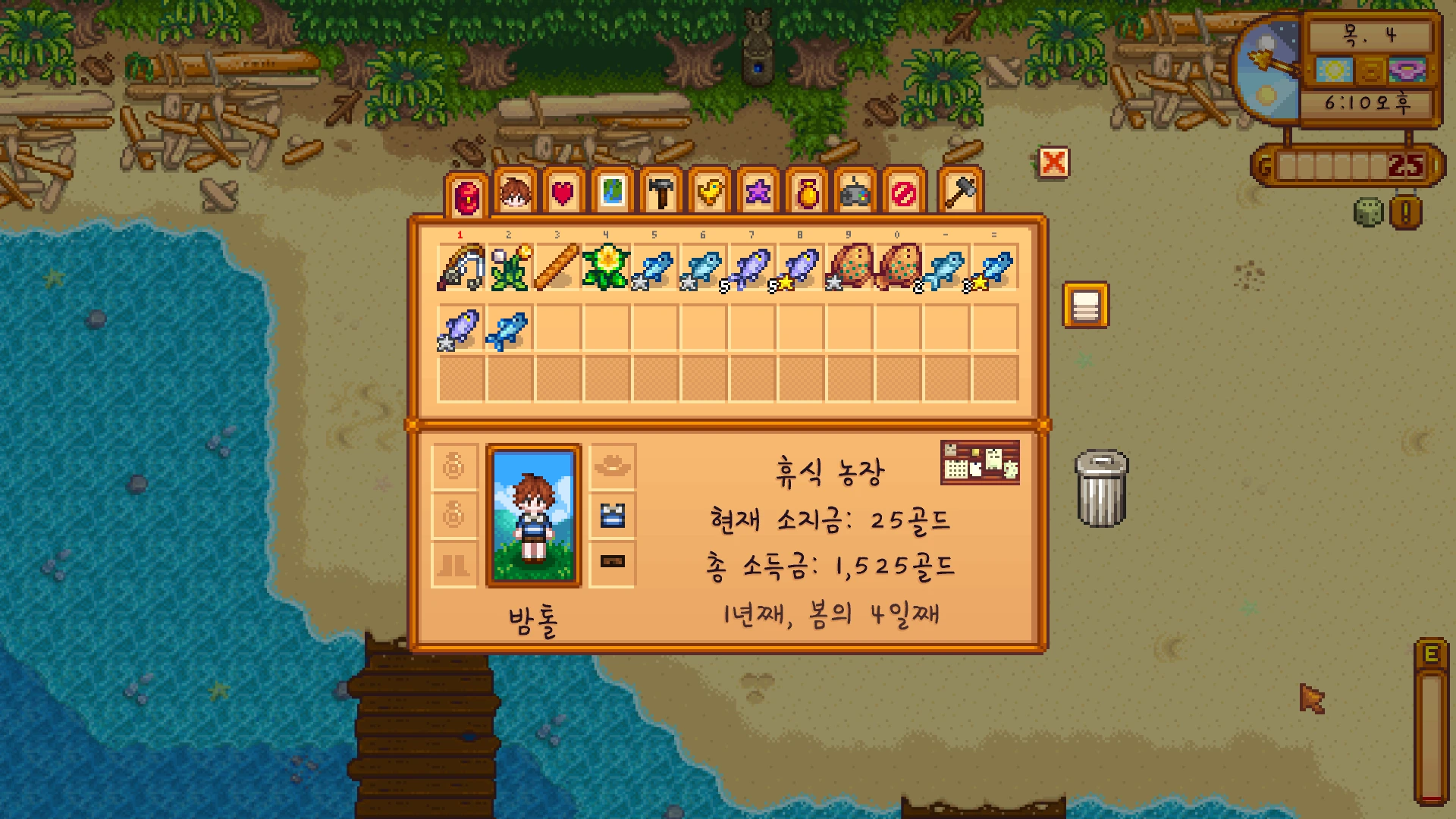This screenshot has width=1456, height=819.
Task: Select the yellow daffodil flower slot
Action: (607, 267)
